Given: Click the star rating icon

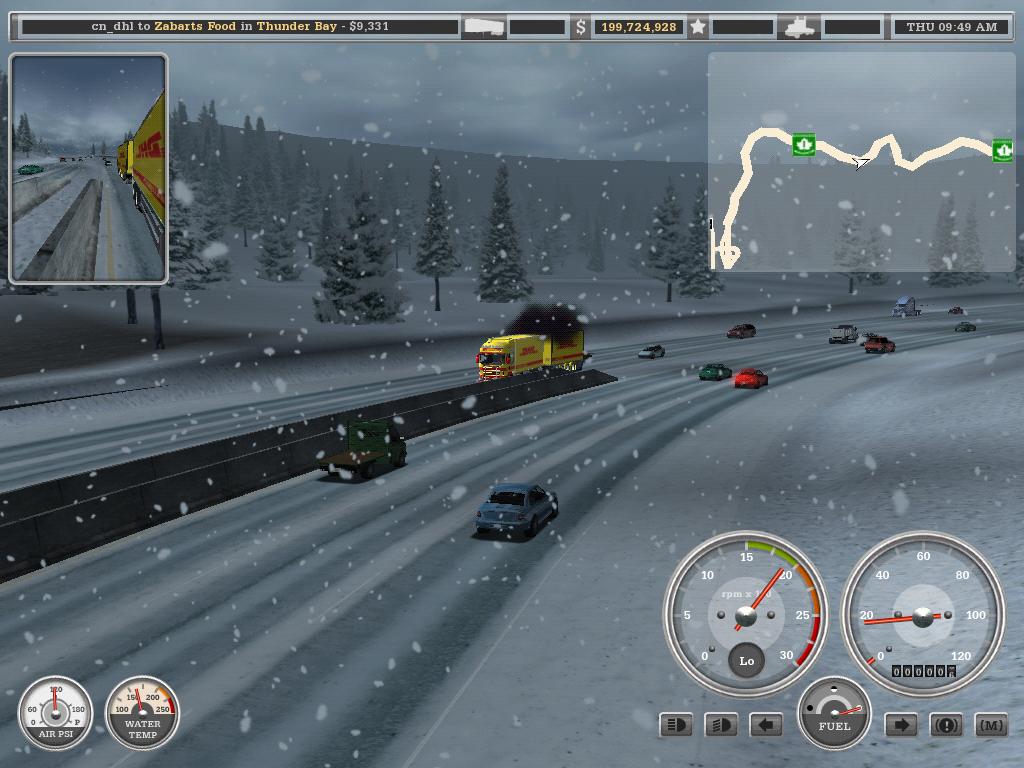Looking at the screenshot, I should coord(698,27).
